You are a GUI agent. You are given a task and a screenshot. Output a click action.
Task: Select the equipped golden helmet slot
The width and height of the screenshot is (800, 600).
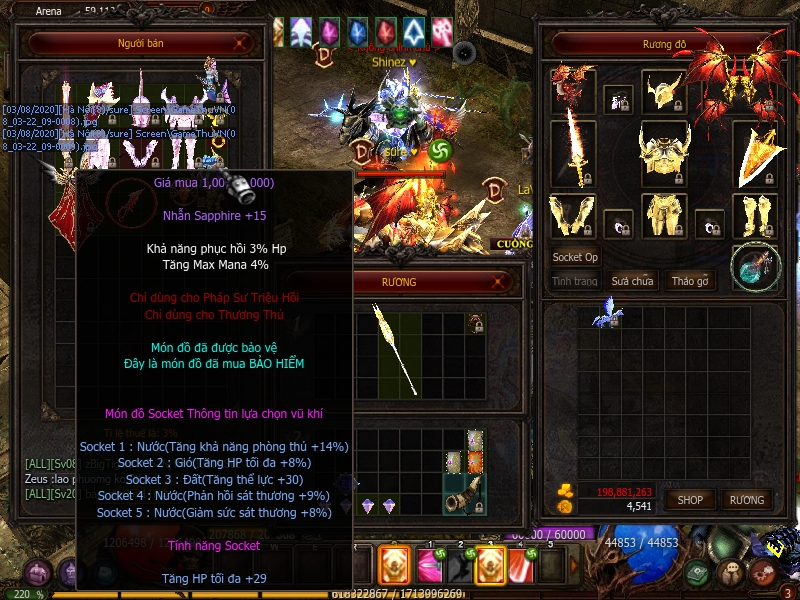pos(663,91)
